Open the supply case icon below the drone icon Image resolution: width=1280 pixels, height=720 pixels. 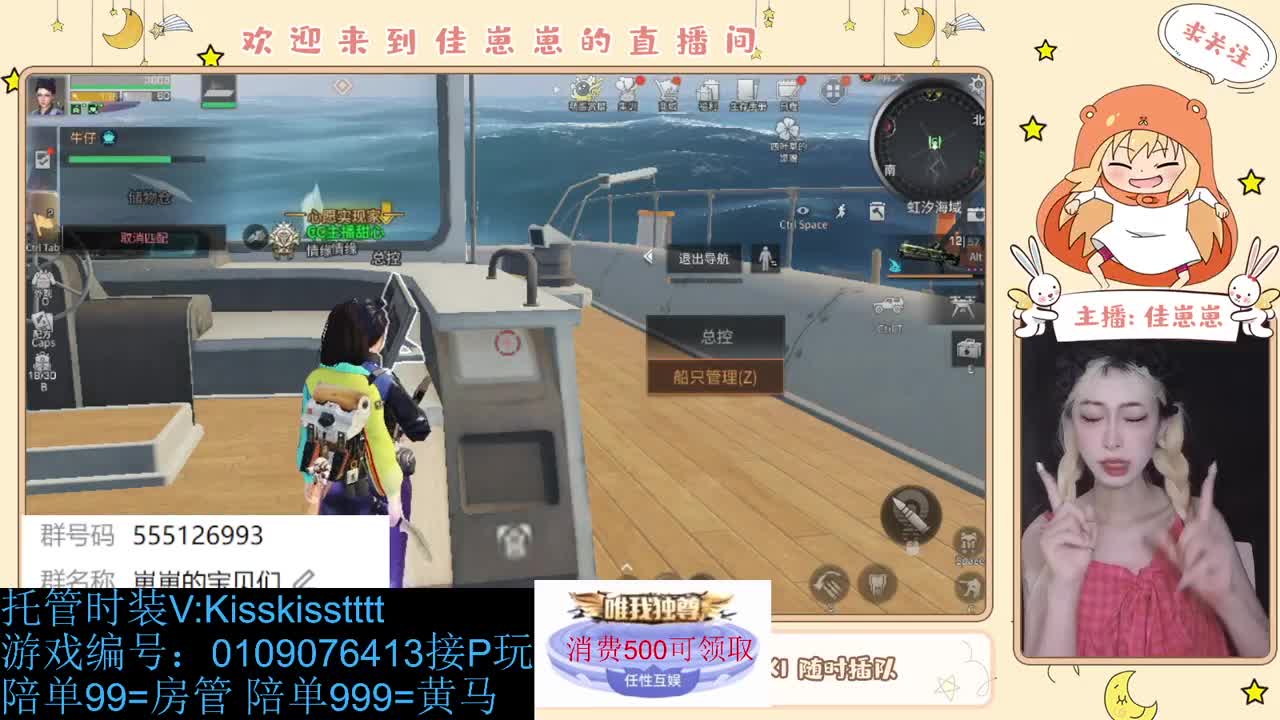coord(965,348)
